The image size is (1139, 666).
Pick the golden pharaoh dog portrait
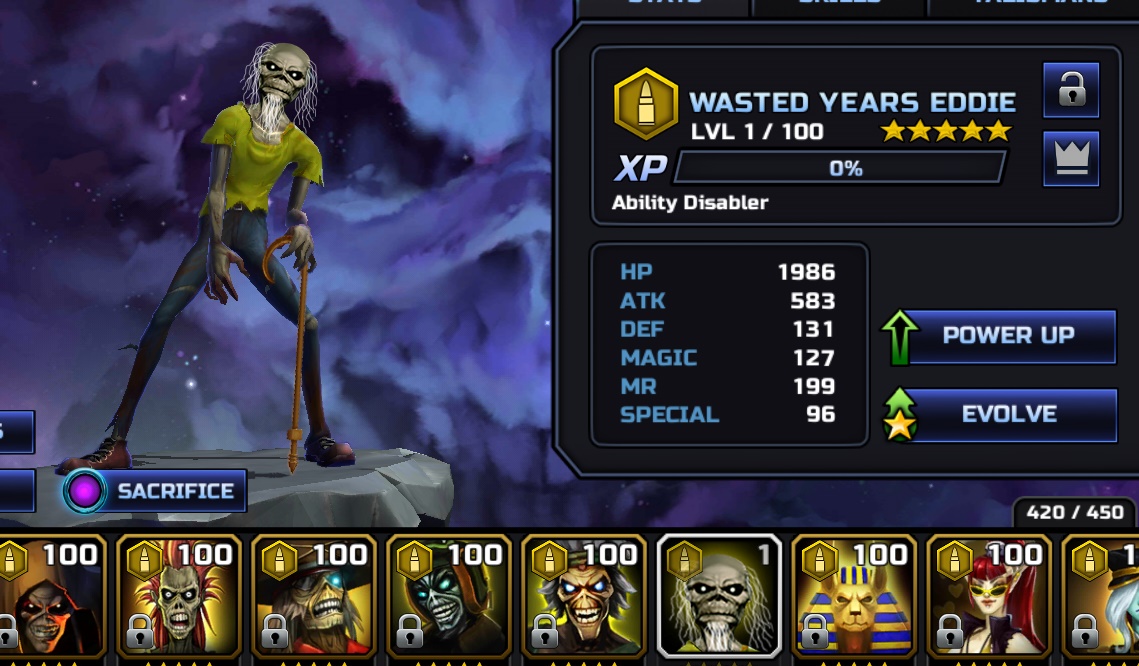(854, 598)
